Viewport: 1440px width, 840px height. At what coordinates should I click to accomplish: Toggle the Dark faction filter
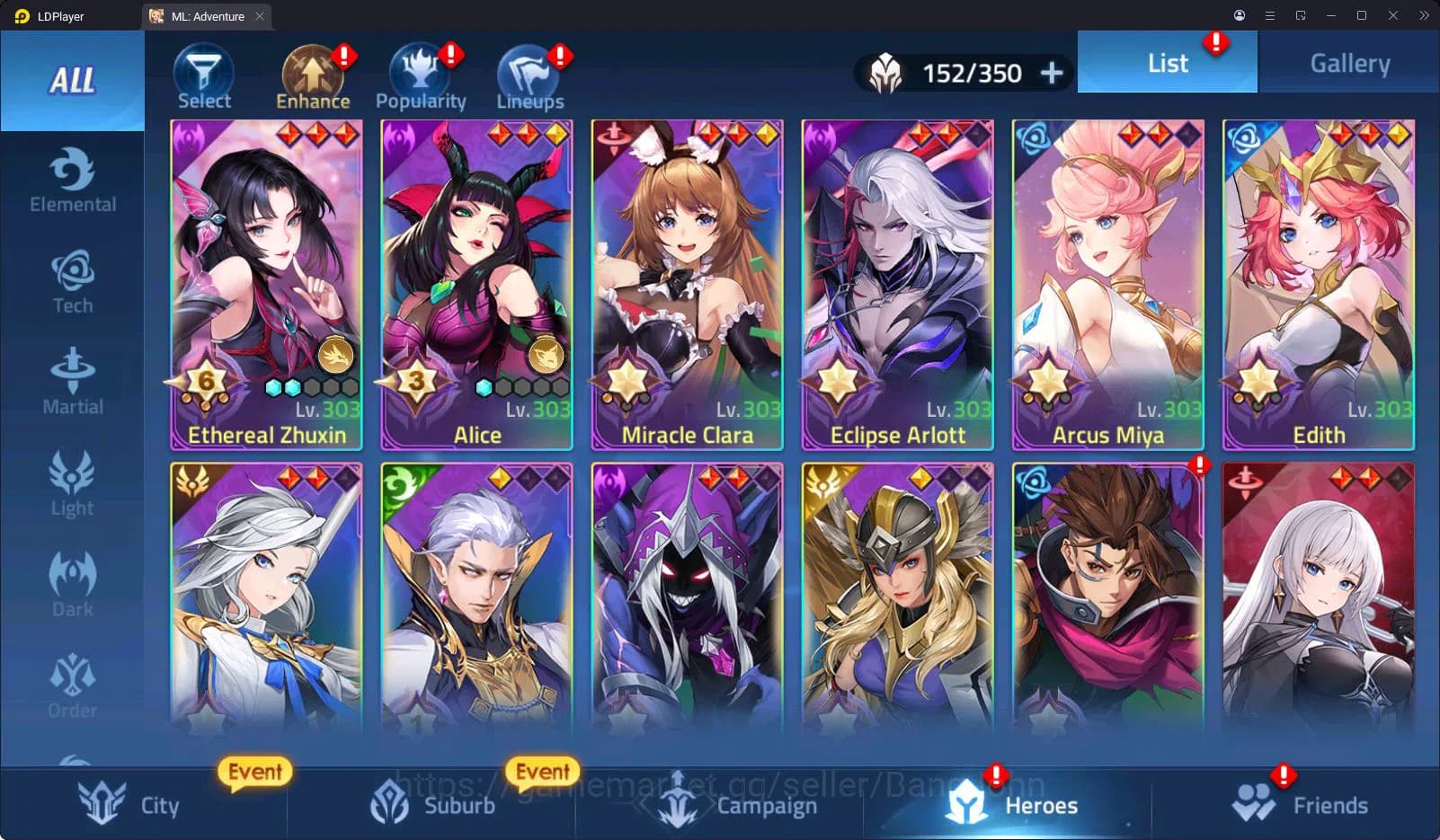72,584
